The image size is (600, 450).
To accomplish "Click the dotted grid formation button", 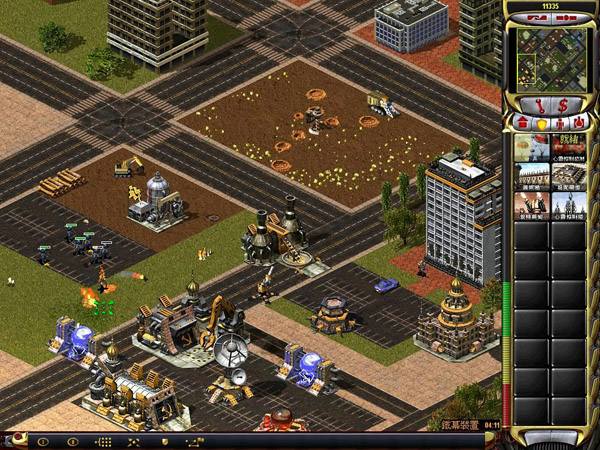I will pos(103,441).
